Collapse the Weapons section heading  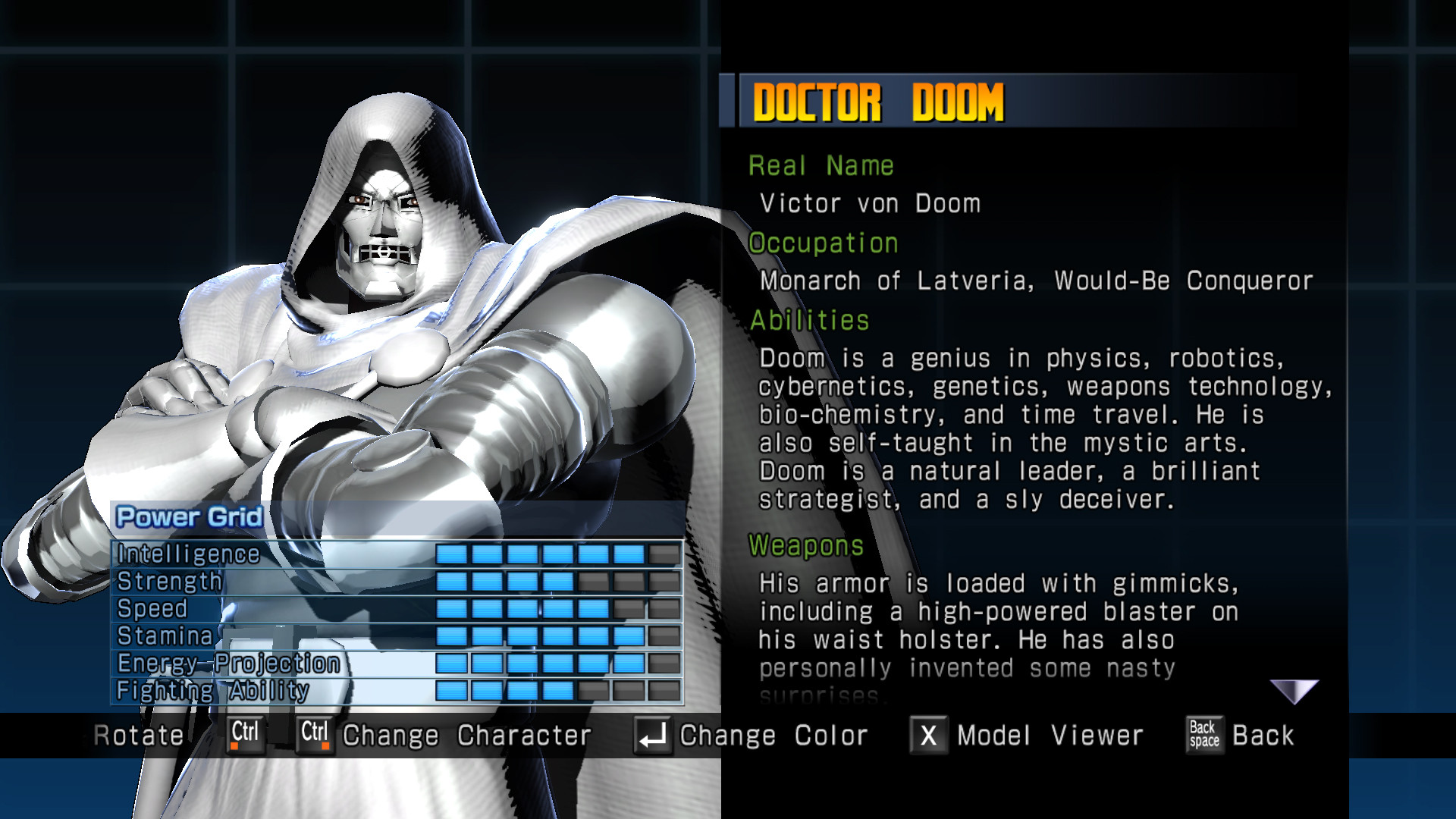tap(807, 547)
